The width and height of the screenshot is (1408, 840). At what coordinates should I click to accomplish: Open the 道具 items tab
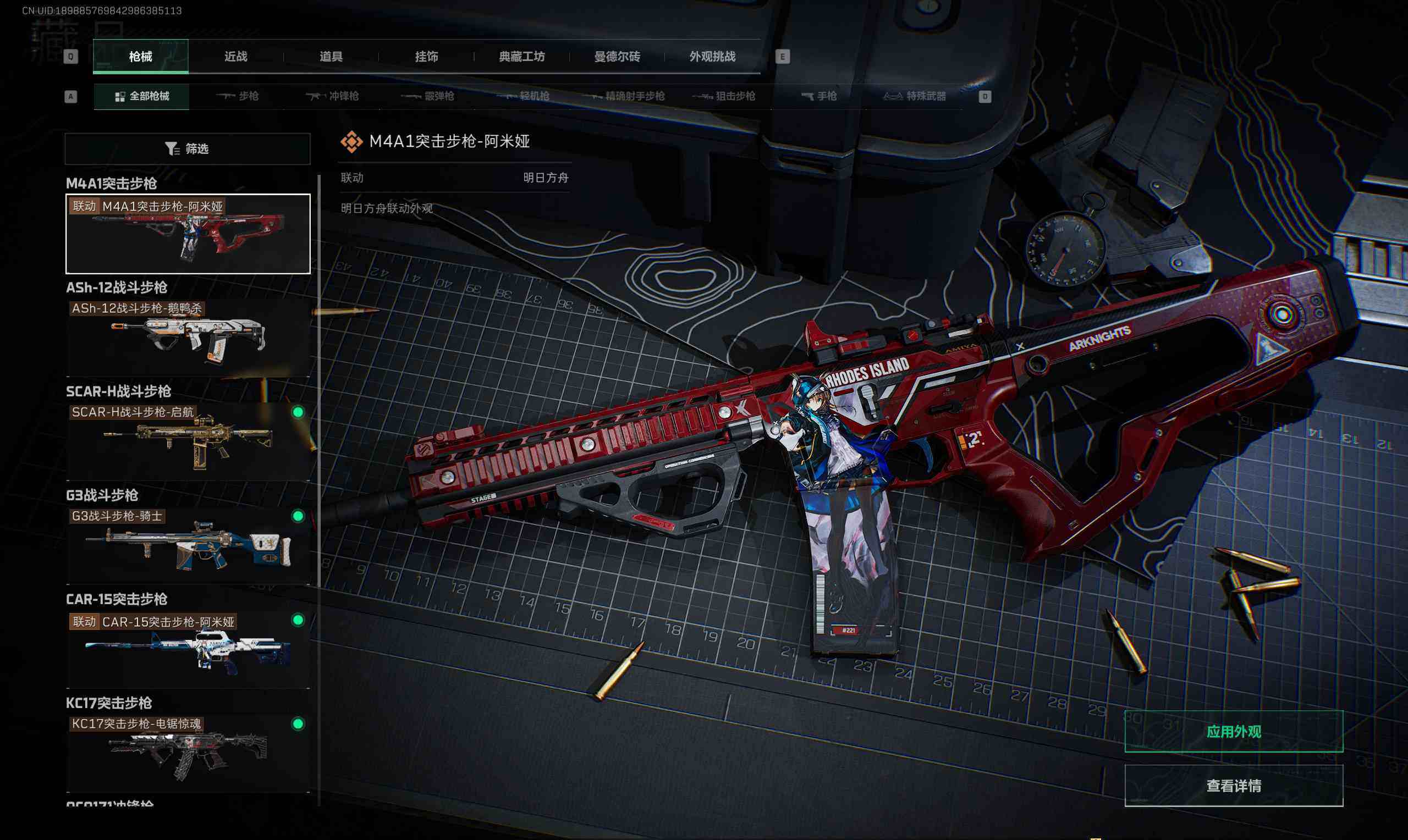point(331,57)
